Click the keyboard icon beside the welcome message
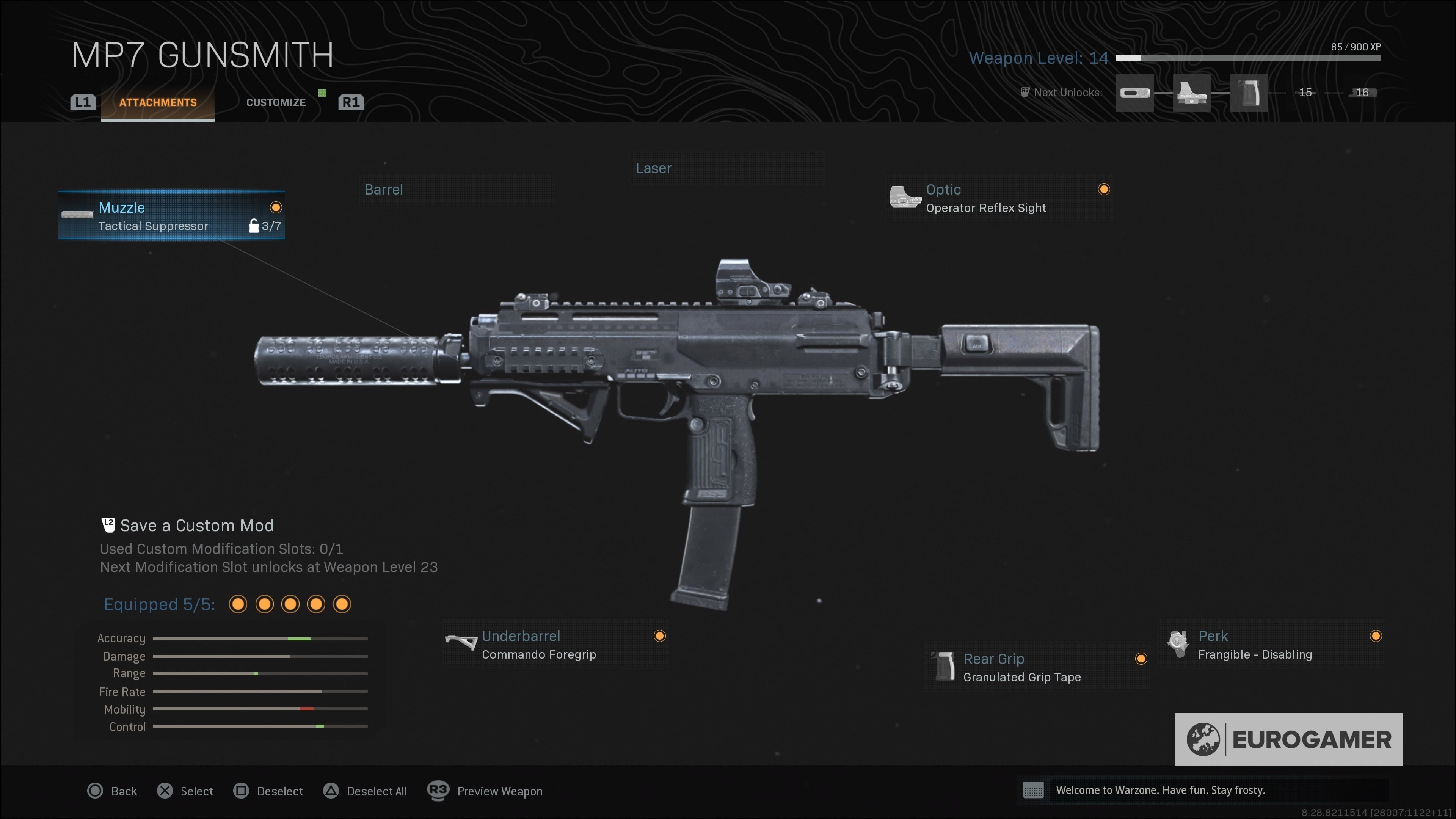The width and height of the screenshot is (1456, 819). tap(1033, 791)
